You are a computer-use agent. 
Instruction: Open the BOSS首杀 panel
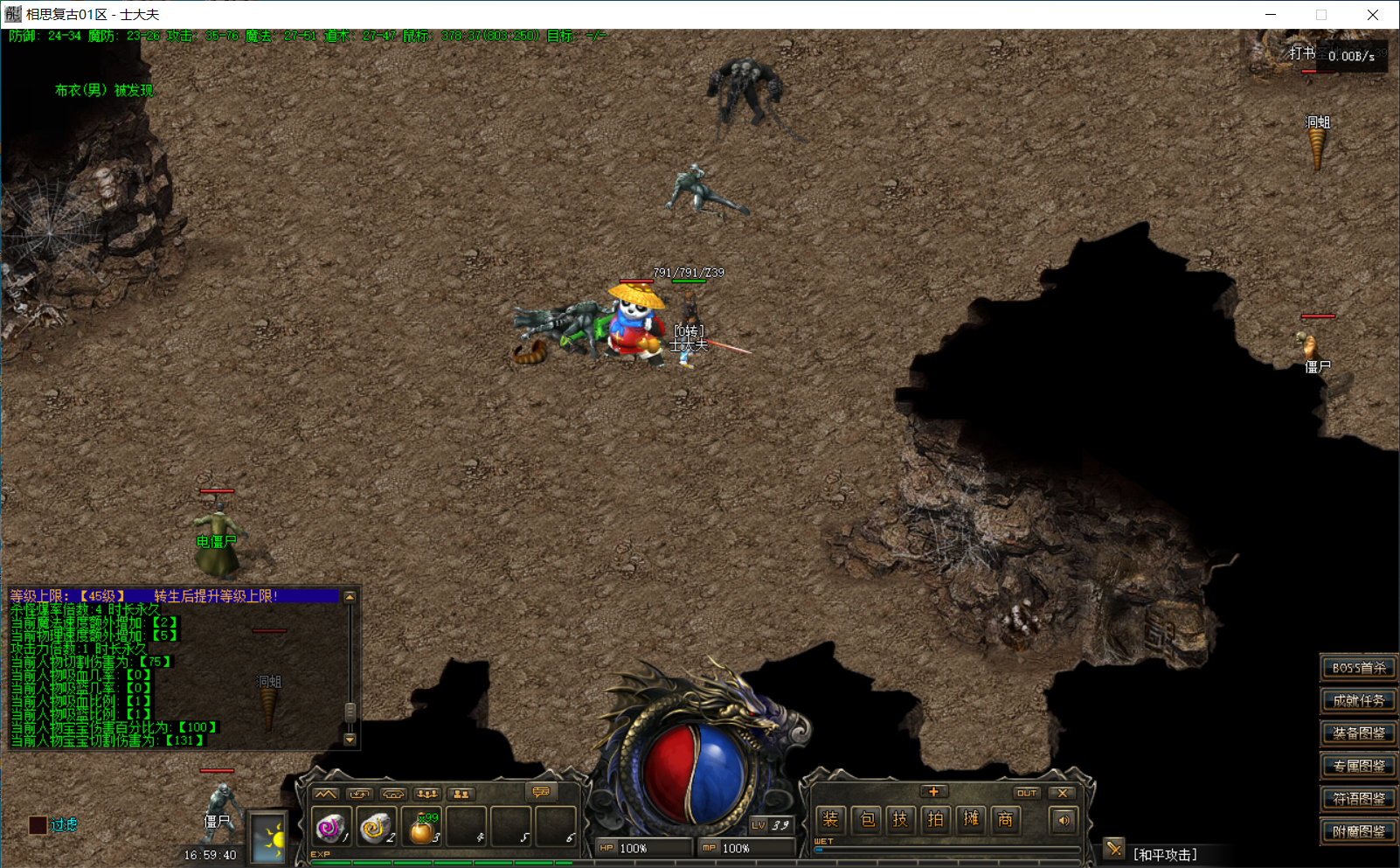1357,668
